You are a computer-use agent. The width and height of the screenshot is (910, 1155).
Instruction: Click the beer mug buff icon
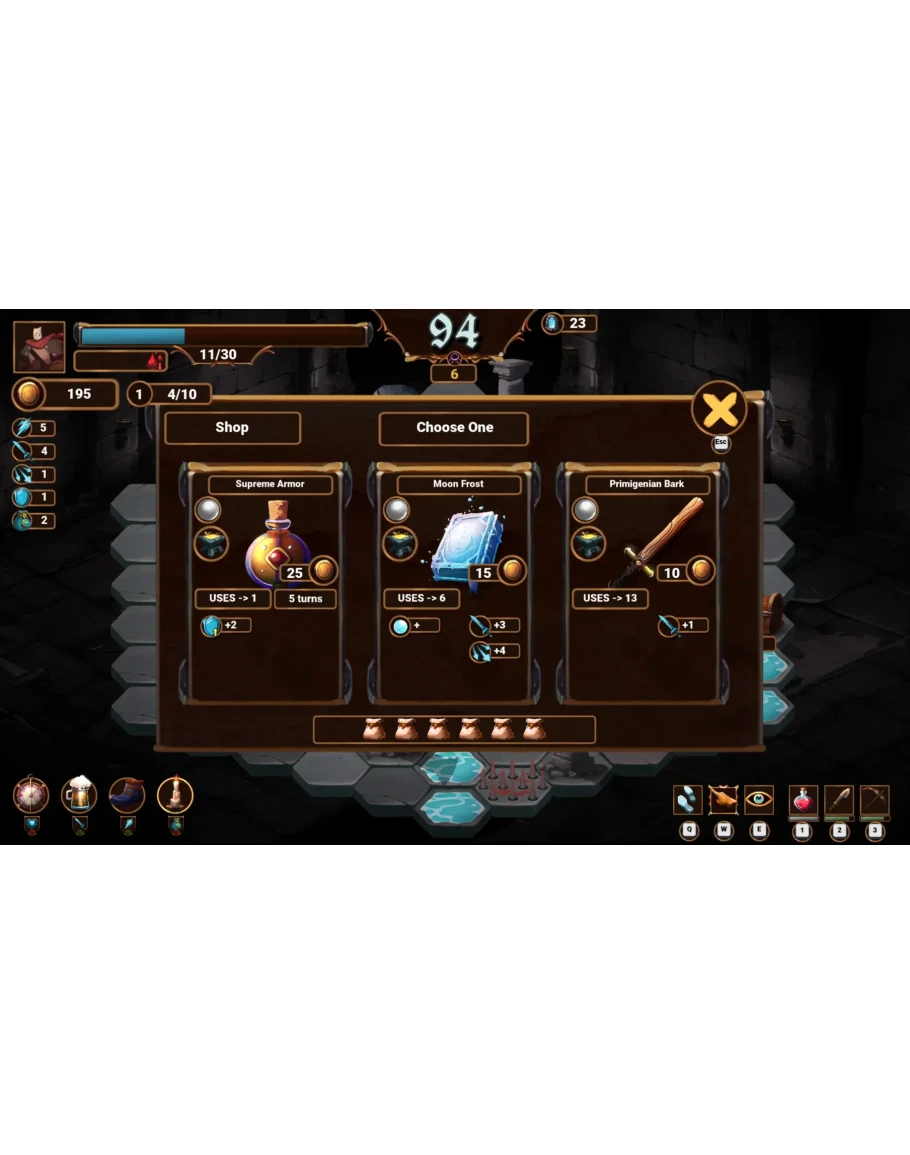79,795
